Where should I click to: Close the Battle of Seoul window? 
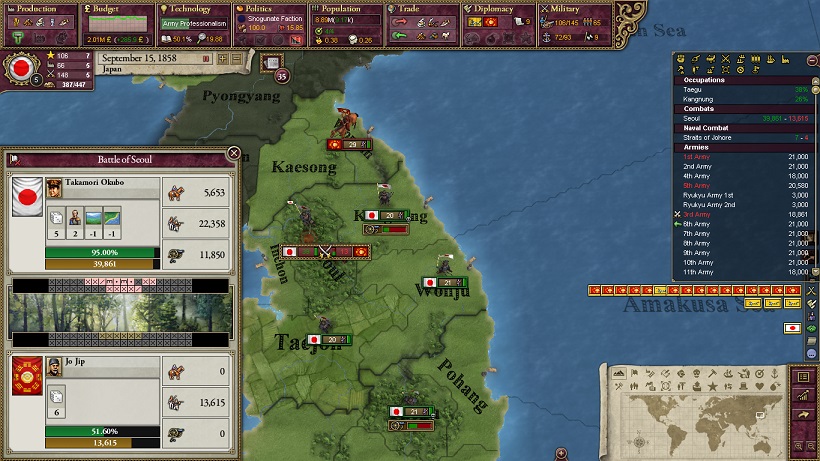tap(233, 154)
